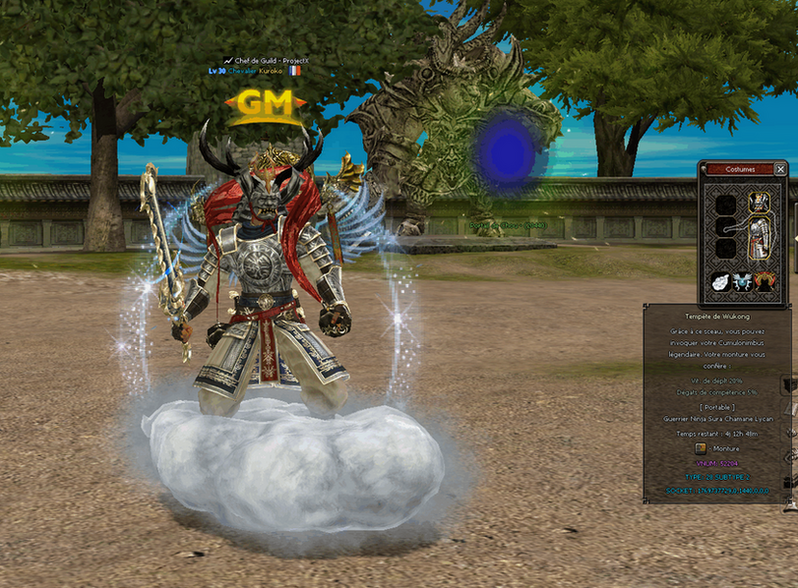
Task: Close the Costumes window
Action: point(780,169)
